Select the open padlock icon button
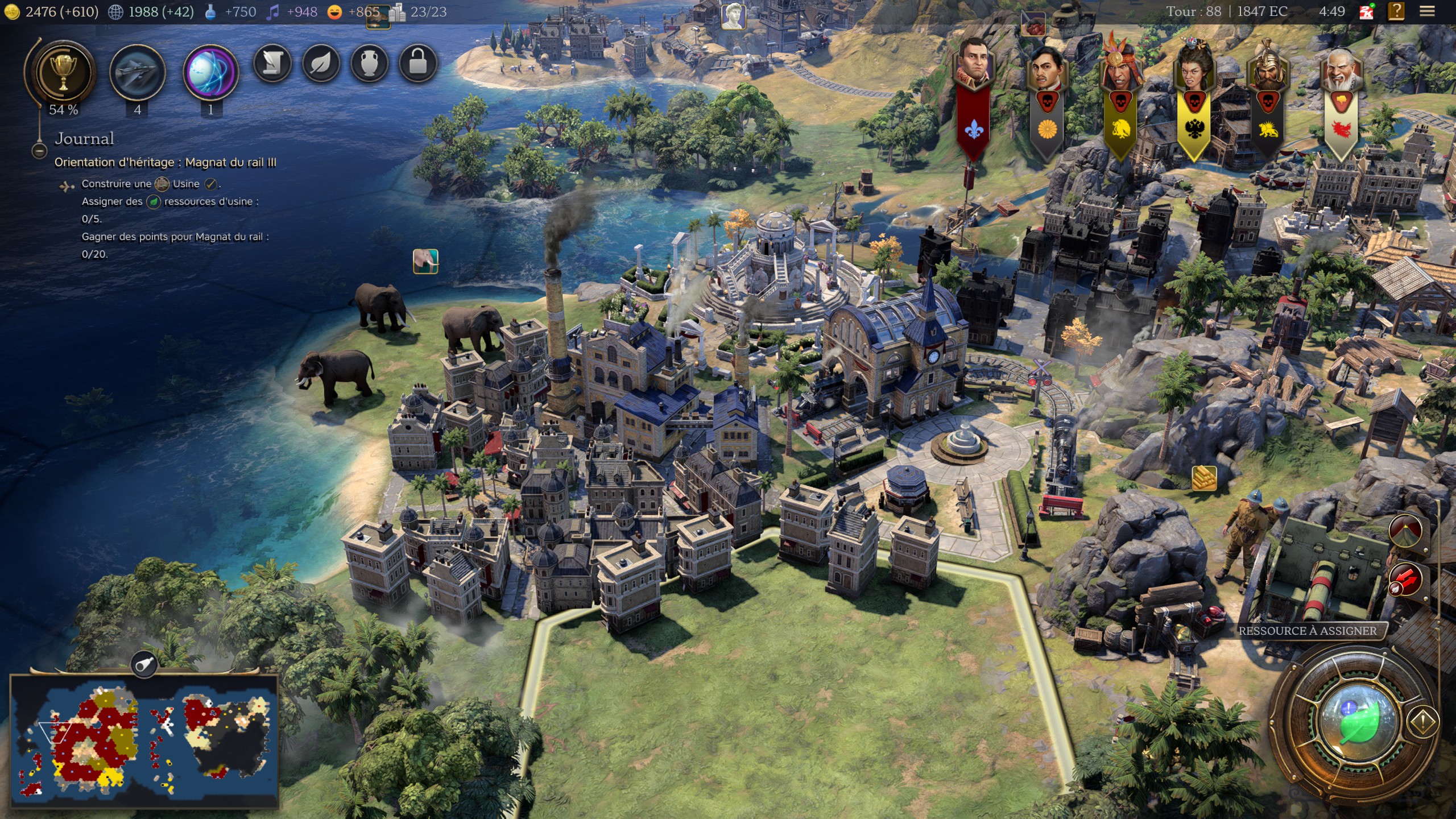This screenshot has width=1456, height=819. click(x=418, y=63)
